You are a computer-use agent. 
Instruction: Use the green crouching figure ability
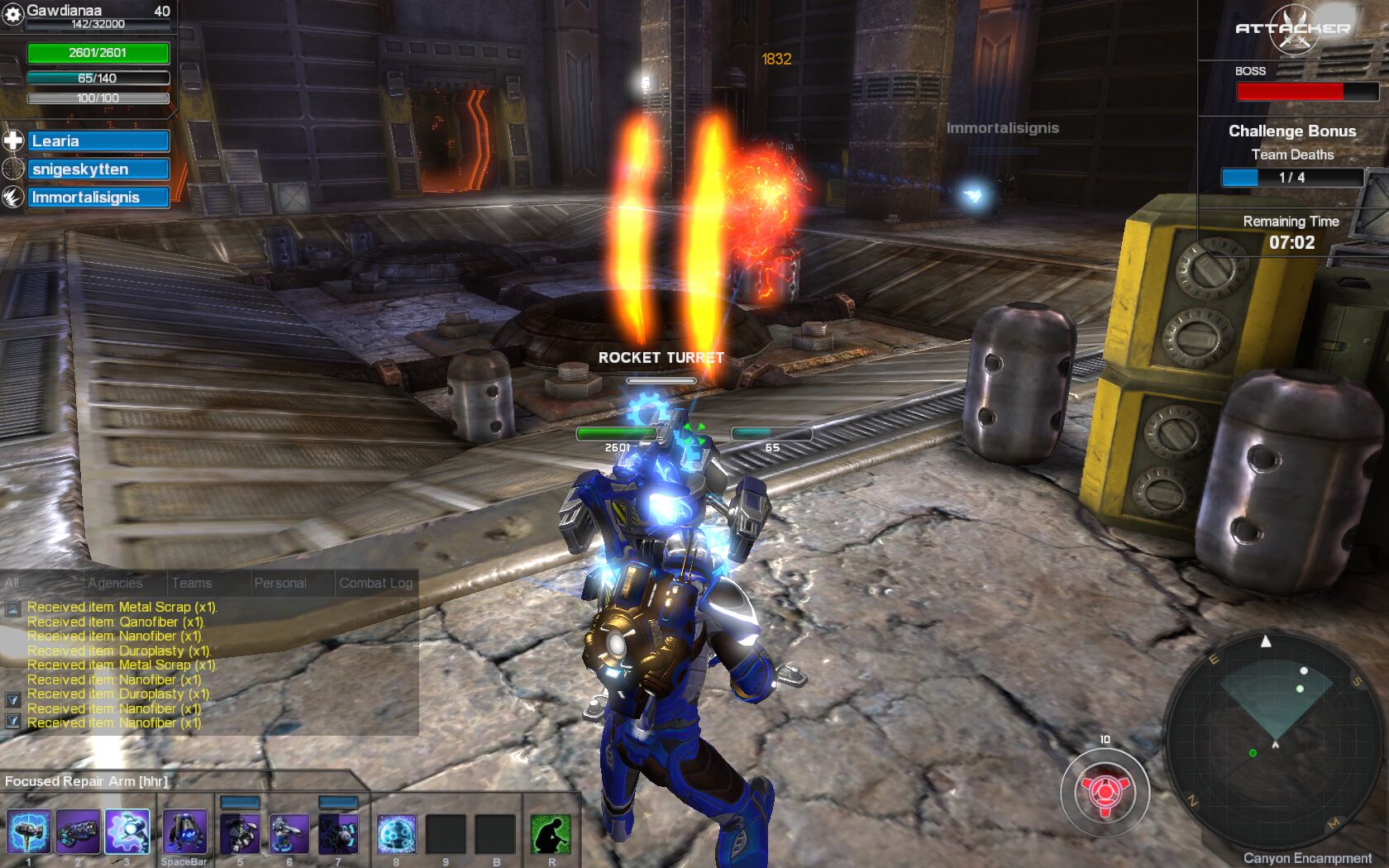click(x=551, y=834)
